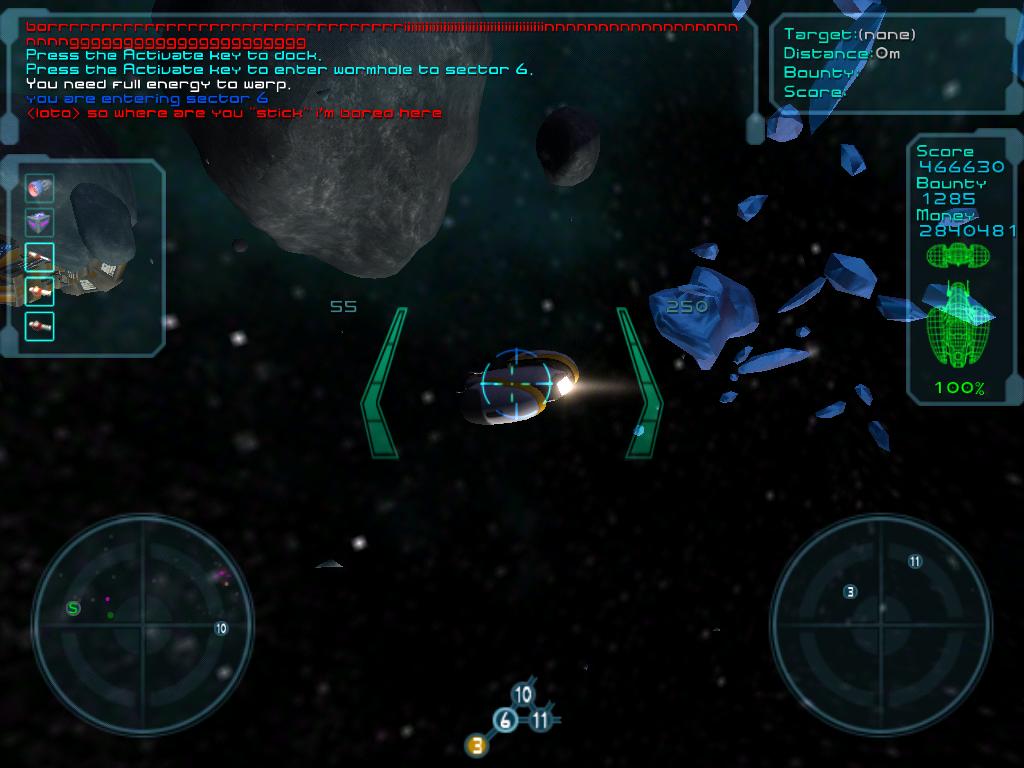Screen dimensions: 1024x768
Task: Select wormhole 11 marker on right radar
Action: (914, 561)
